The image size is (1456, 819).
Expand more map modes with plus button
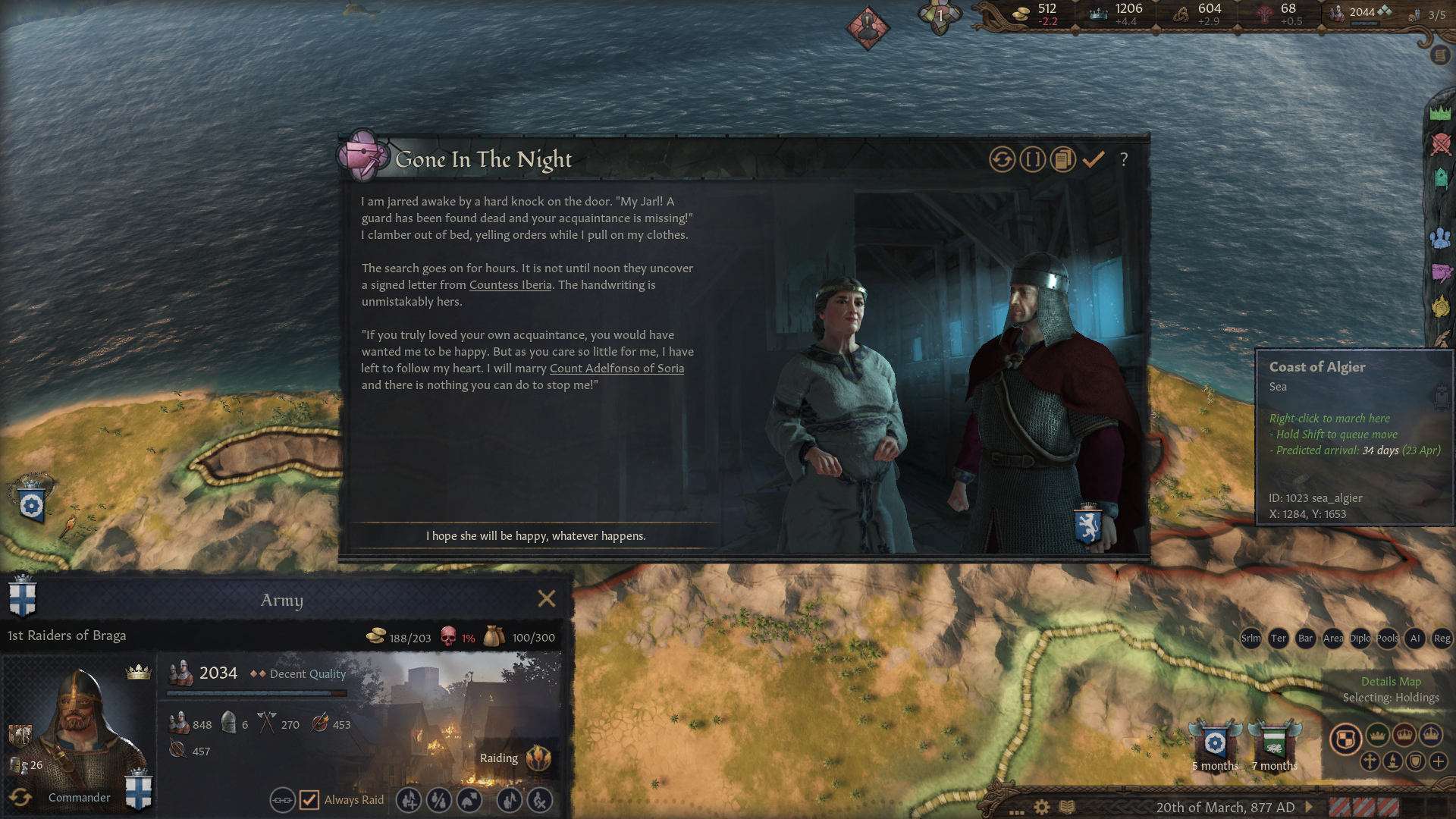1439,761
